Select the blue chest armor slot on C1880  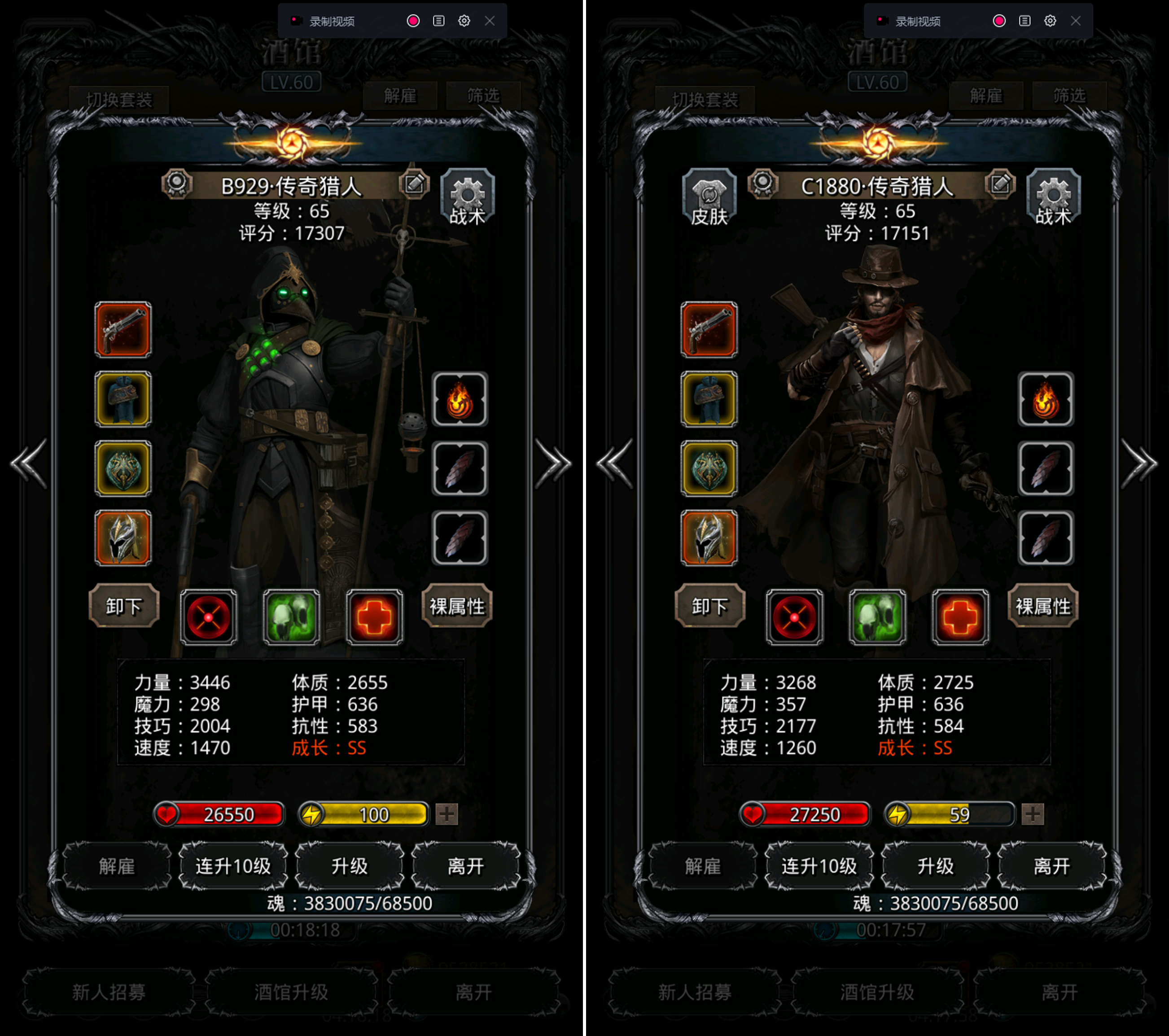click(x=709, y=399)
